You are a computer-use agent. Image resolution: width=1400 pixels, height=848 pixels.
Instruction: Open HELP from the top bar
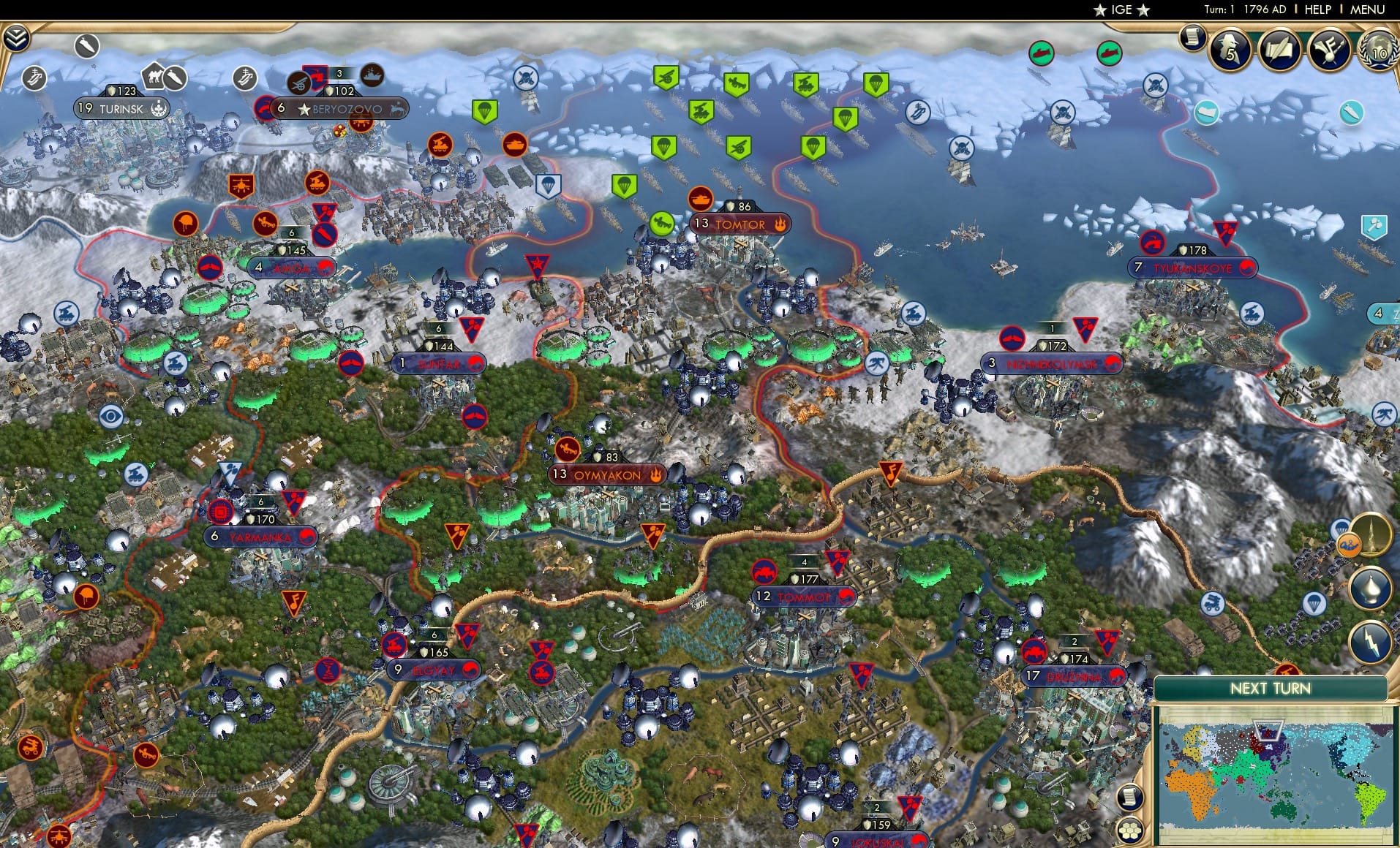click(1316, 10)
